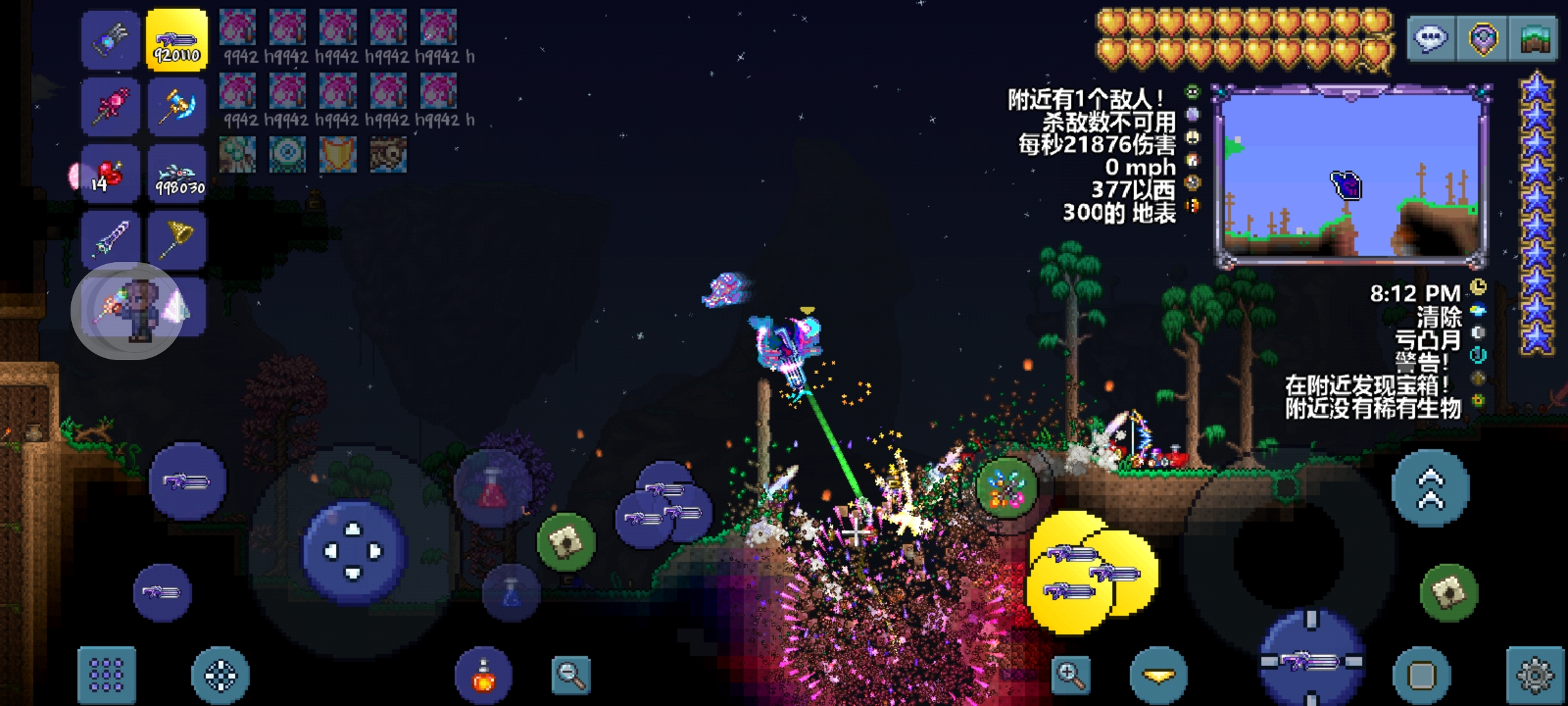Zoom out with the minus magnifier
Viewport: 1568px width, 706px height.
pyautogui.click(x=570, y=675)
